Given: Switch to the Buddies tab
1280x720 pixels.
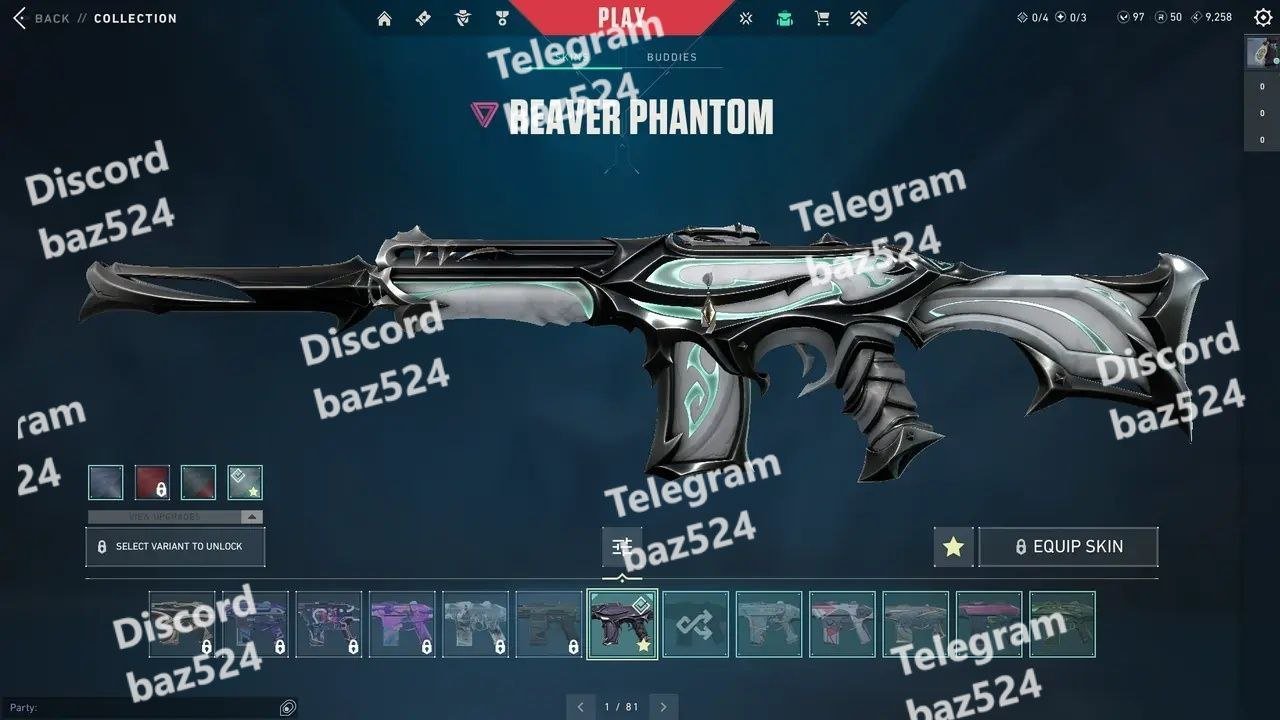Looking at the screenshot, I should 671,57.
